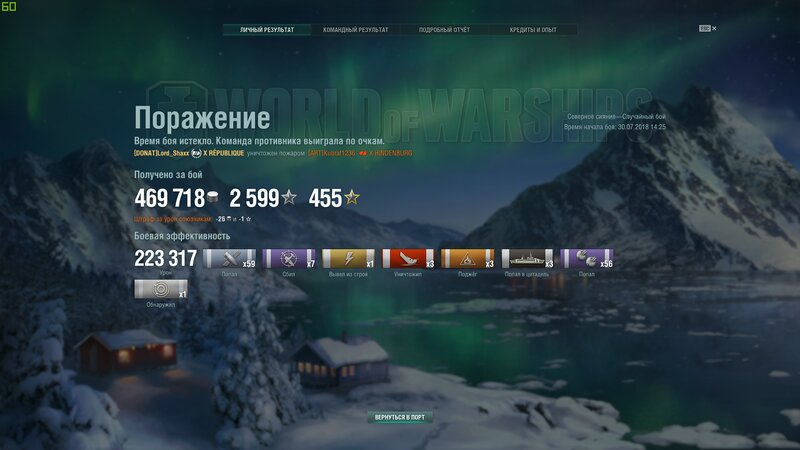Show the Кредиты и опыт tab

click(534, 30)
